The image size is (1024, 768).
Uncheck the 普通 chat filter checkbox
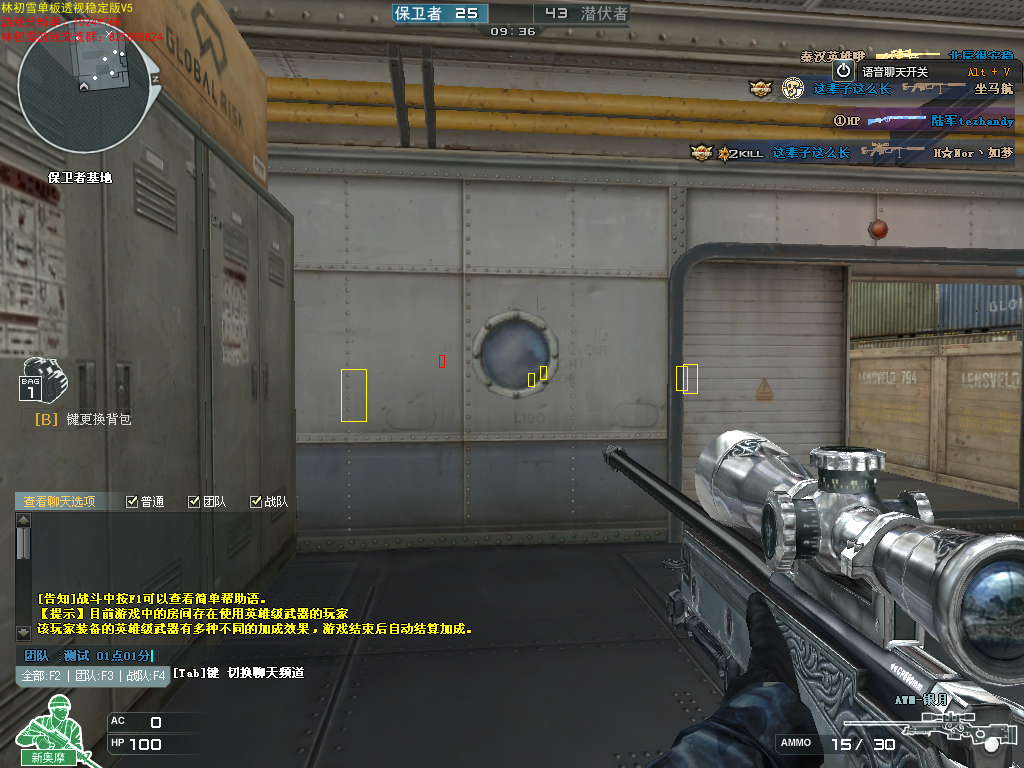click(x=132, y=502)
